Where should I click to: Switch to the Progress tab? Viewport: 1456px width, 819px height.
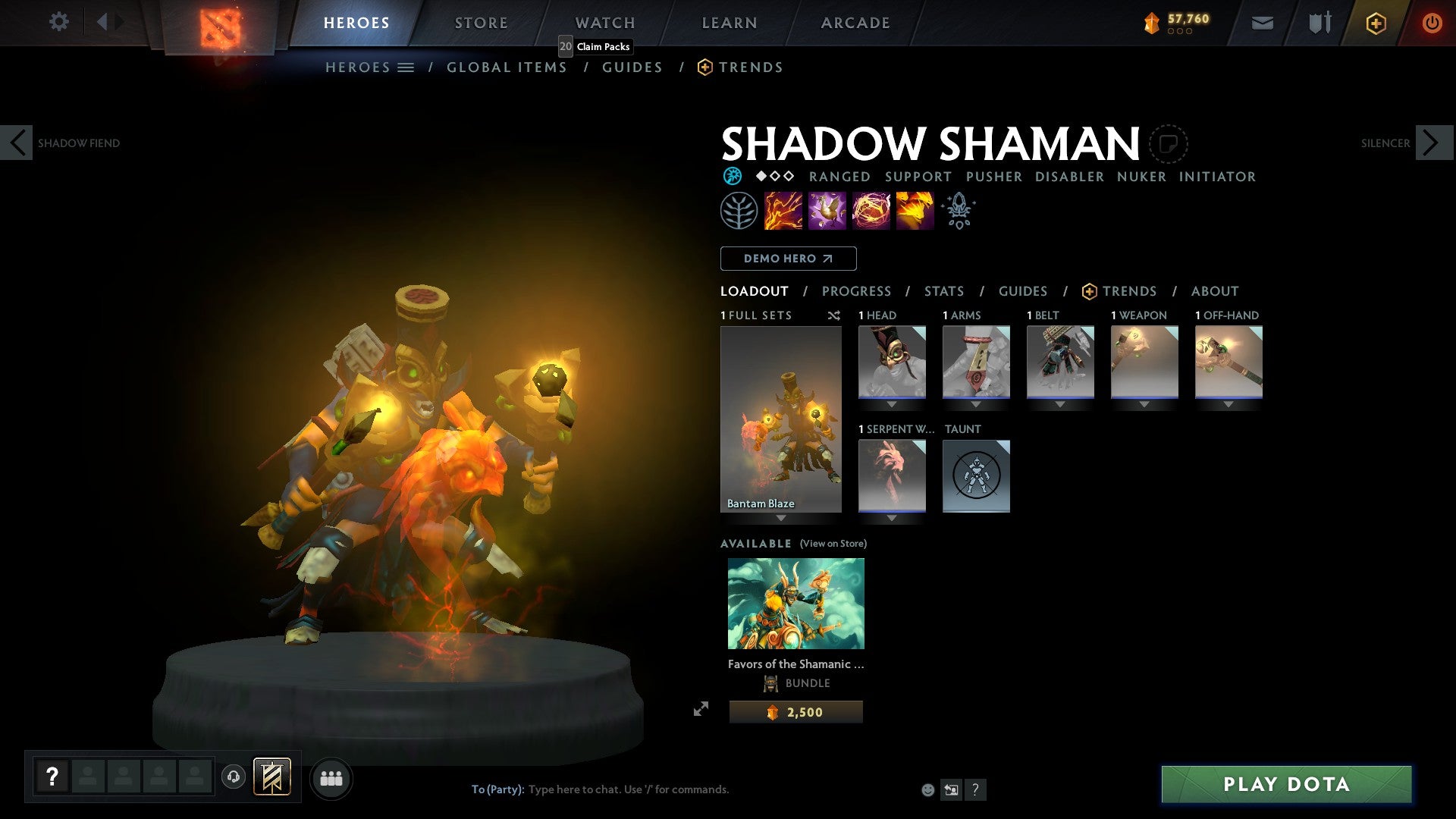[x=857, y=290]
